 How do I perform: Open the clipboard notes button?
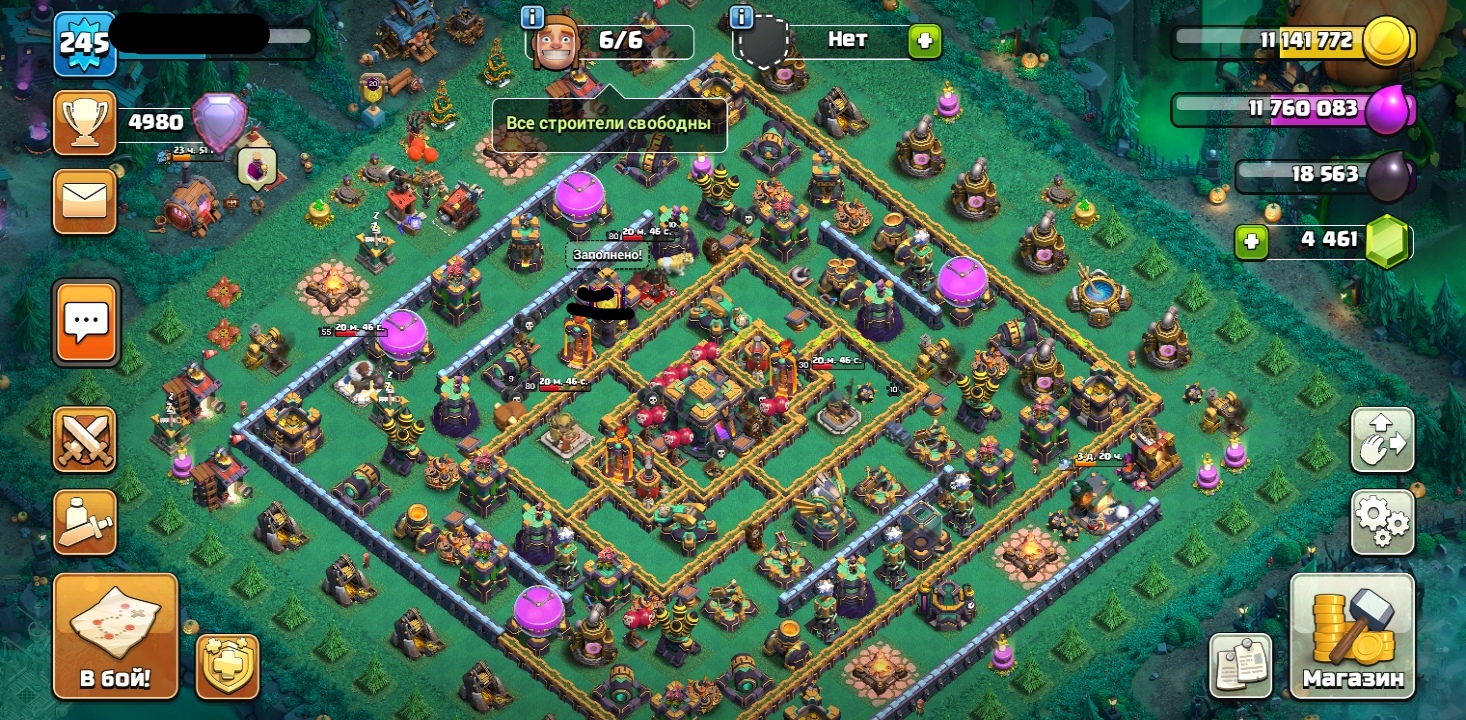tap(1240, 665)
